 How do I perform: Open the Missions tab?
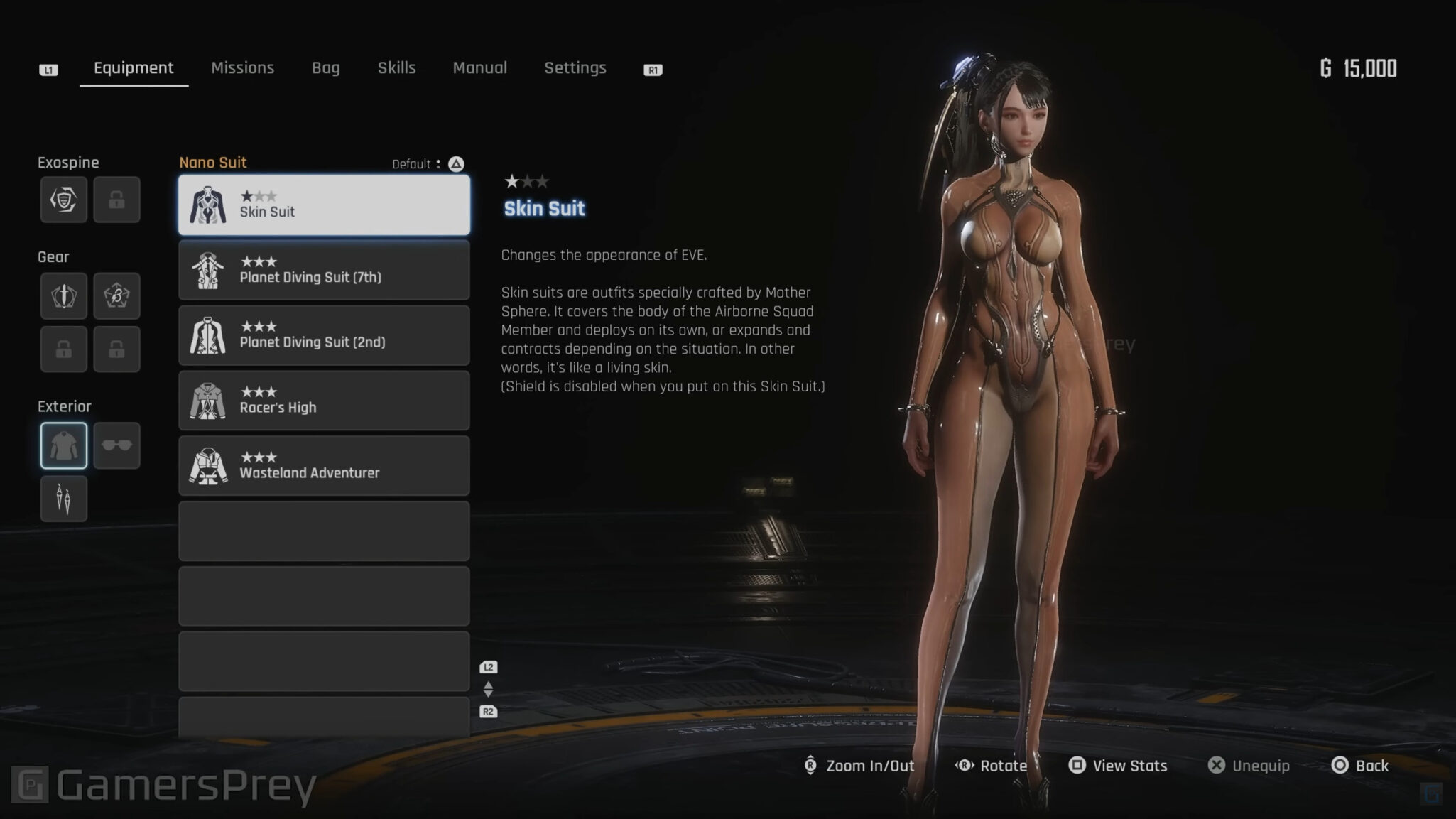point(242,68)
